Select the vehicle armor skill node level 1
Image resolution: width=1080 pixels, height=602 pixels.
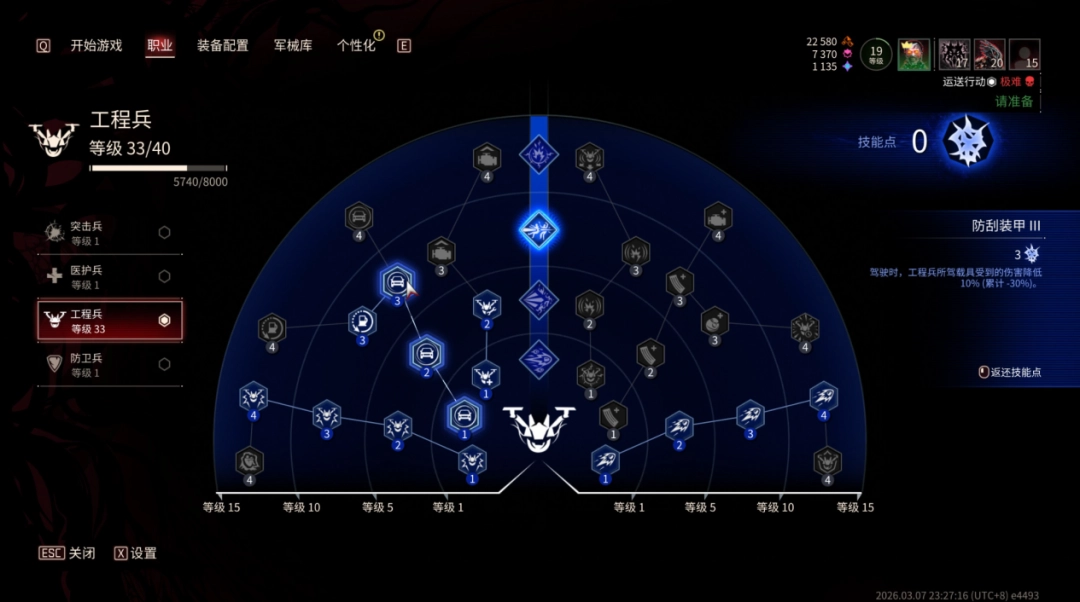463,414
